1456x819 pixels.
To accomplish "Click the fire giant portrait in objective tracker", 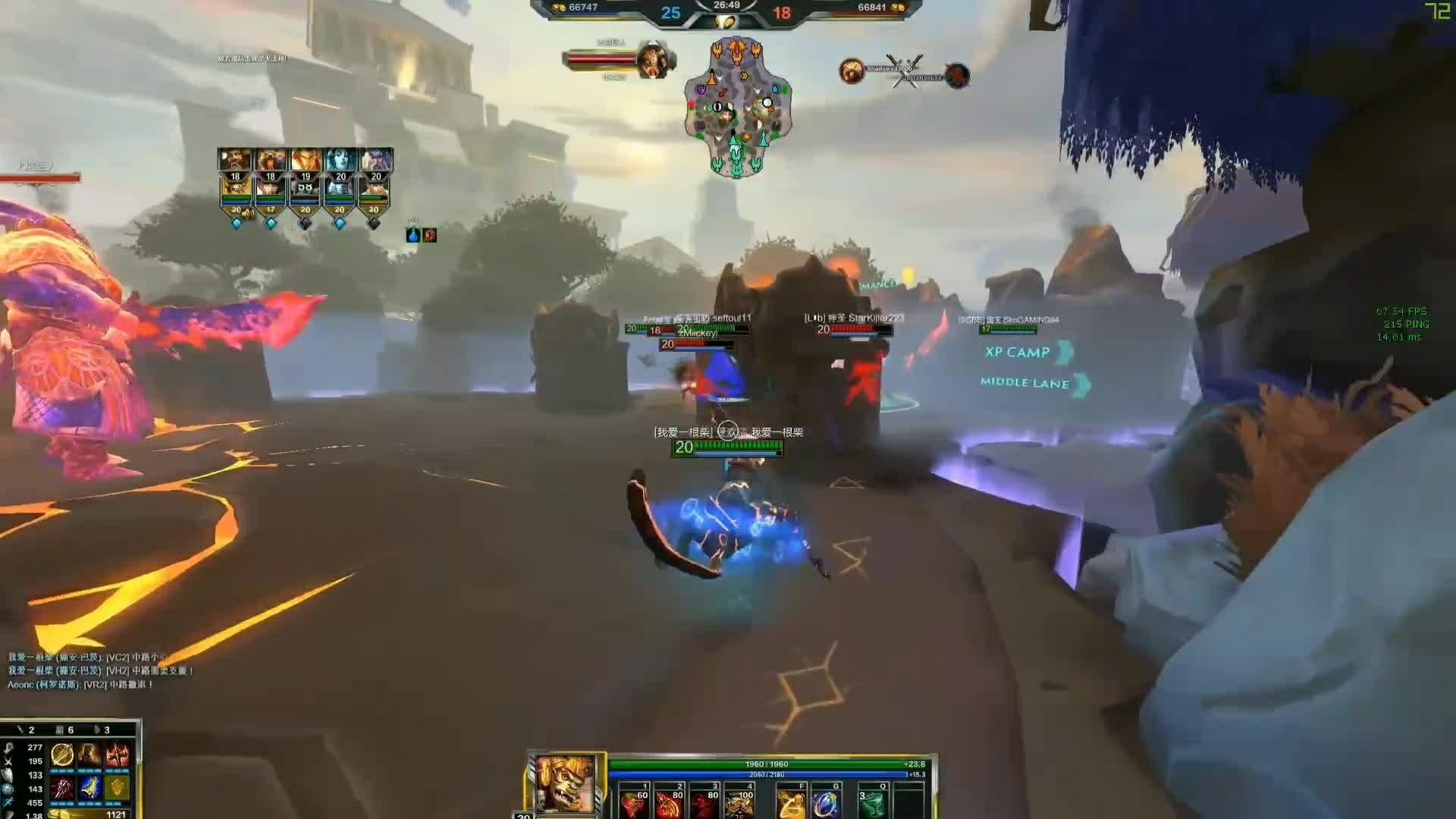I will 652,61.
